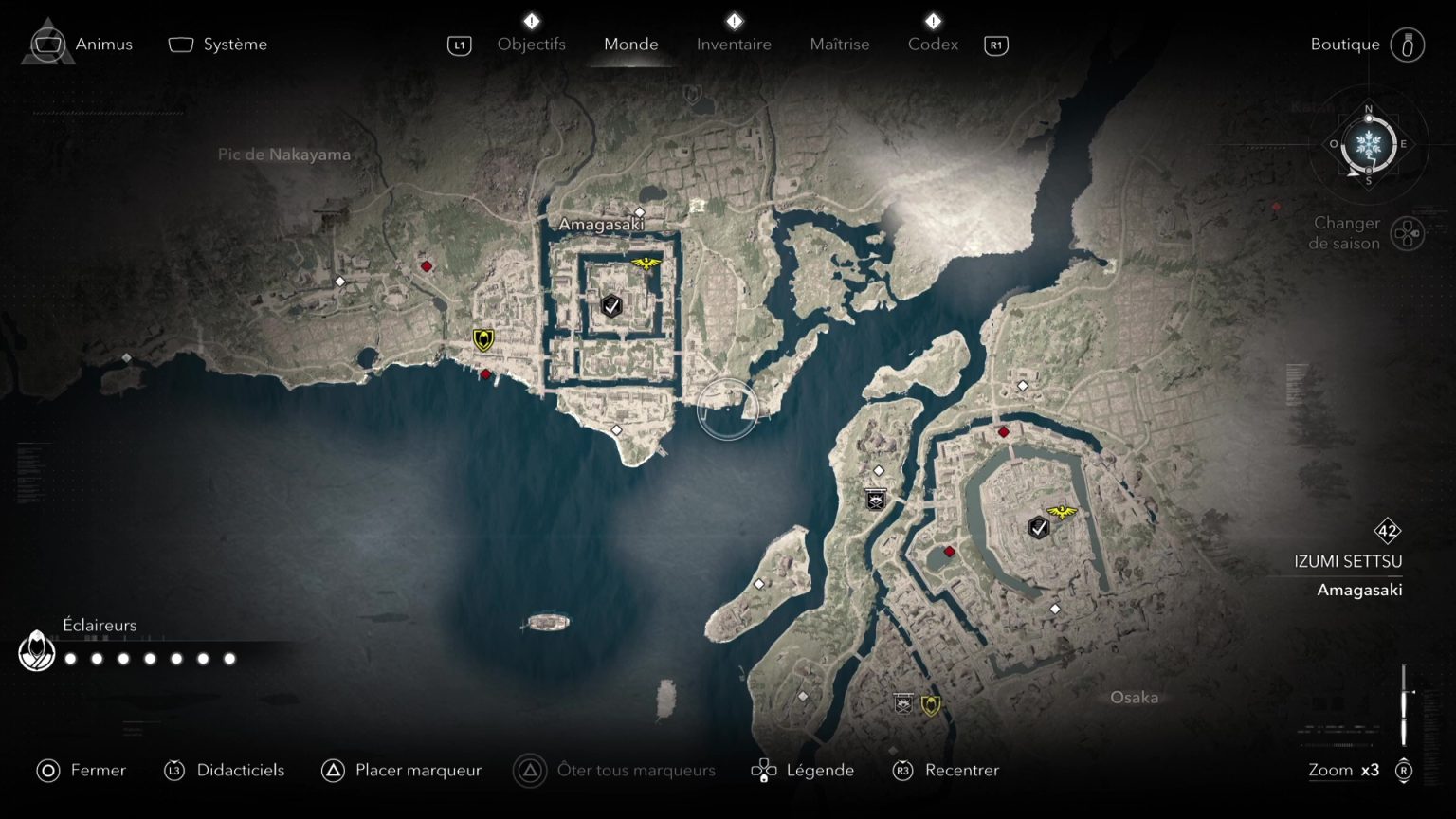1456x819 pixels.
Task: Switch to the Objectifs tab
Action: click(532, 44)
